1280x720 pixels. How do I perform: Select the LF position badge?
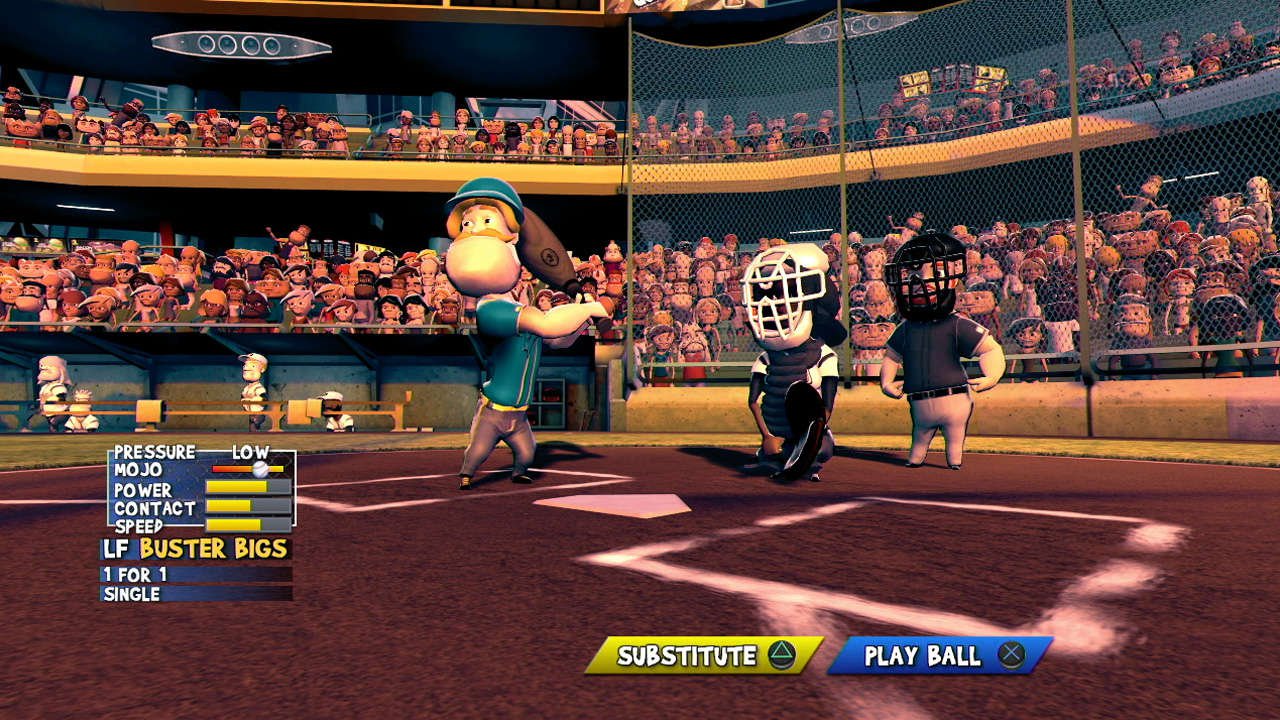click(116, 547)
